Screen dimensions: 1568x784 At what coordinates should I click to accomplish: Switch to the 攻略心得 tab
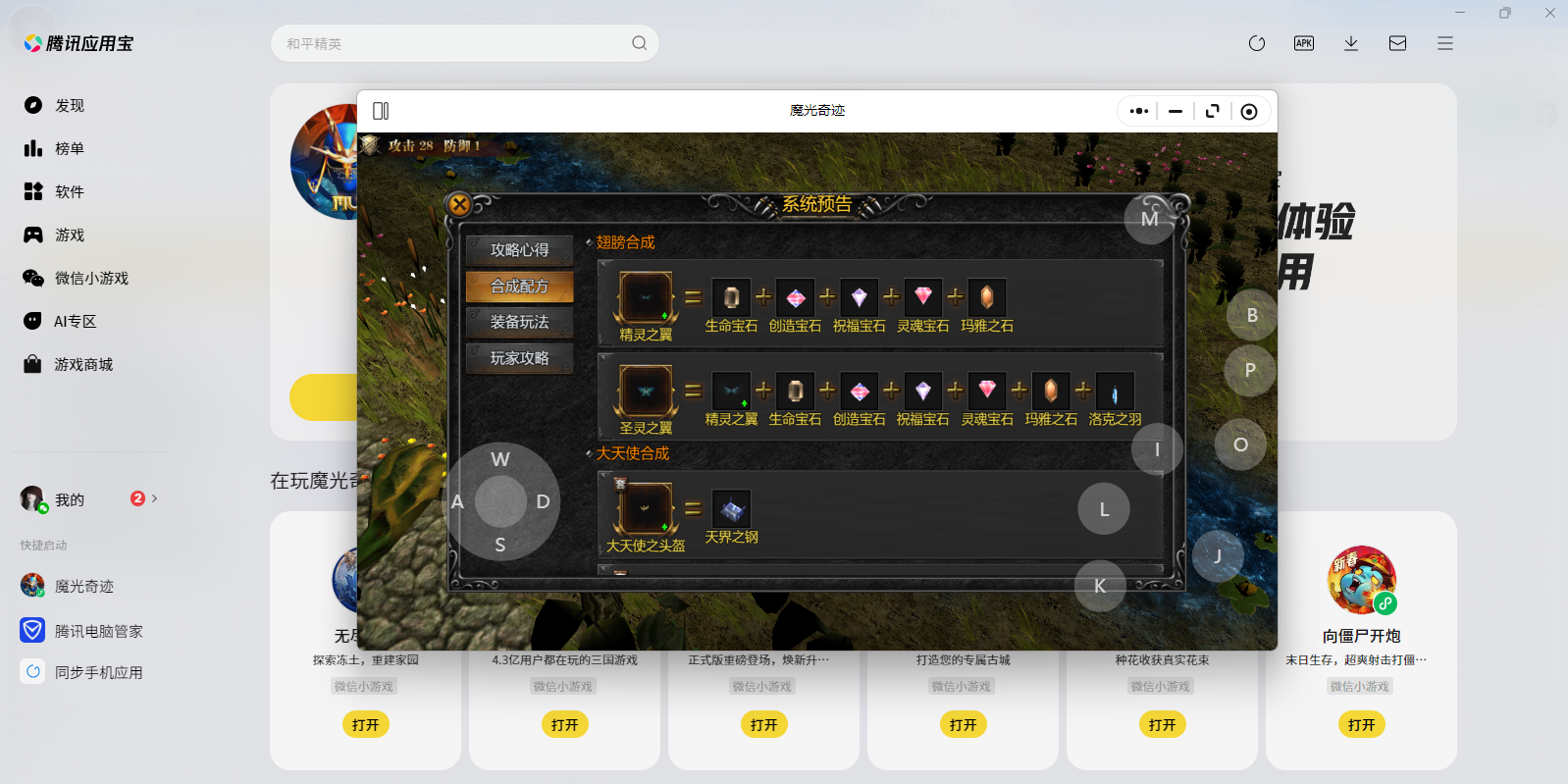(519, 250)
